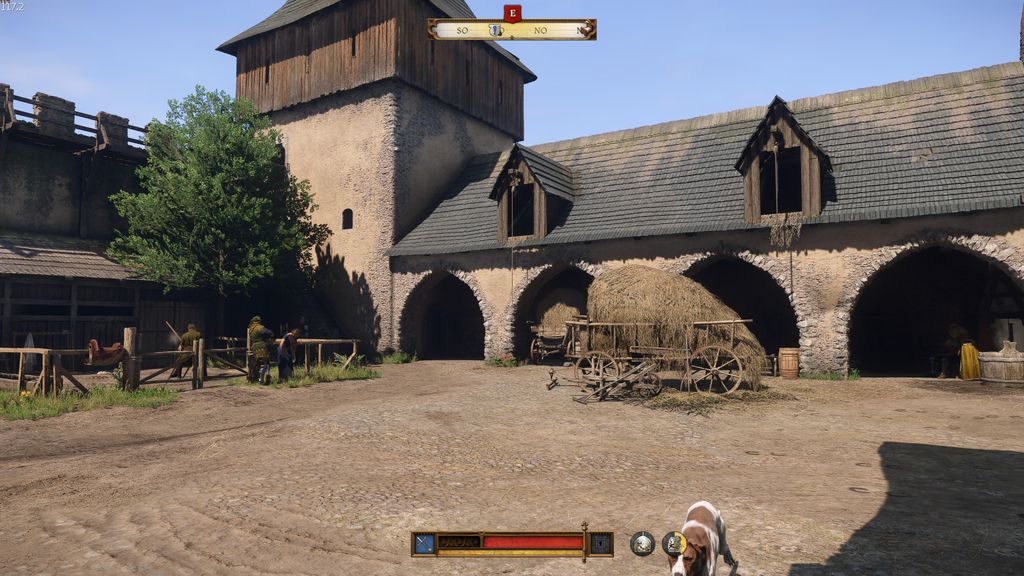The height and width of the screenshot is (576, 1024).
Task: Select the shield marker on the compass
Action: point(494,30)
